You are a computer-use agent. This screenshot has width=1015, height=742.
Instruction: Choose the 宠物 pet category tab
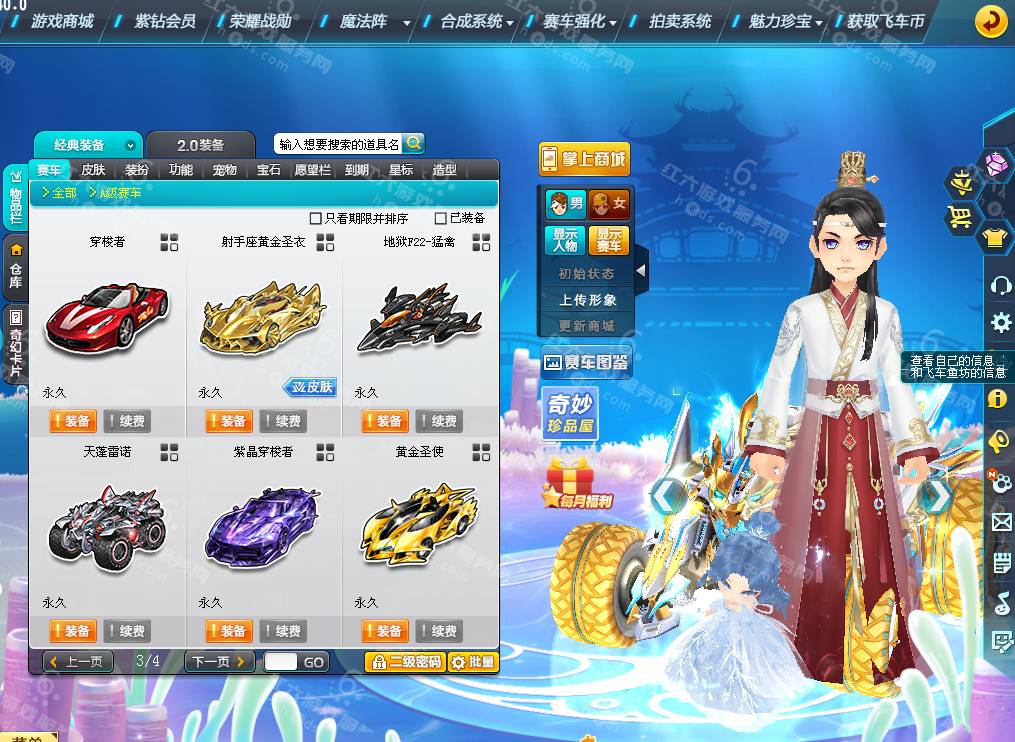[x=225, y=170]
